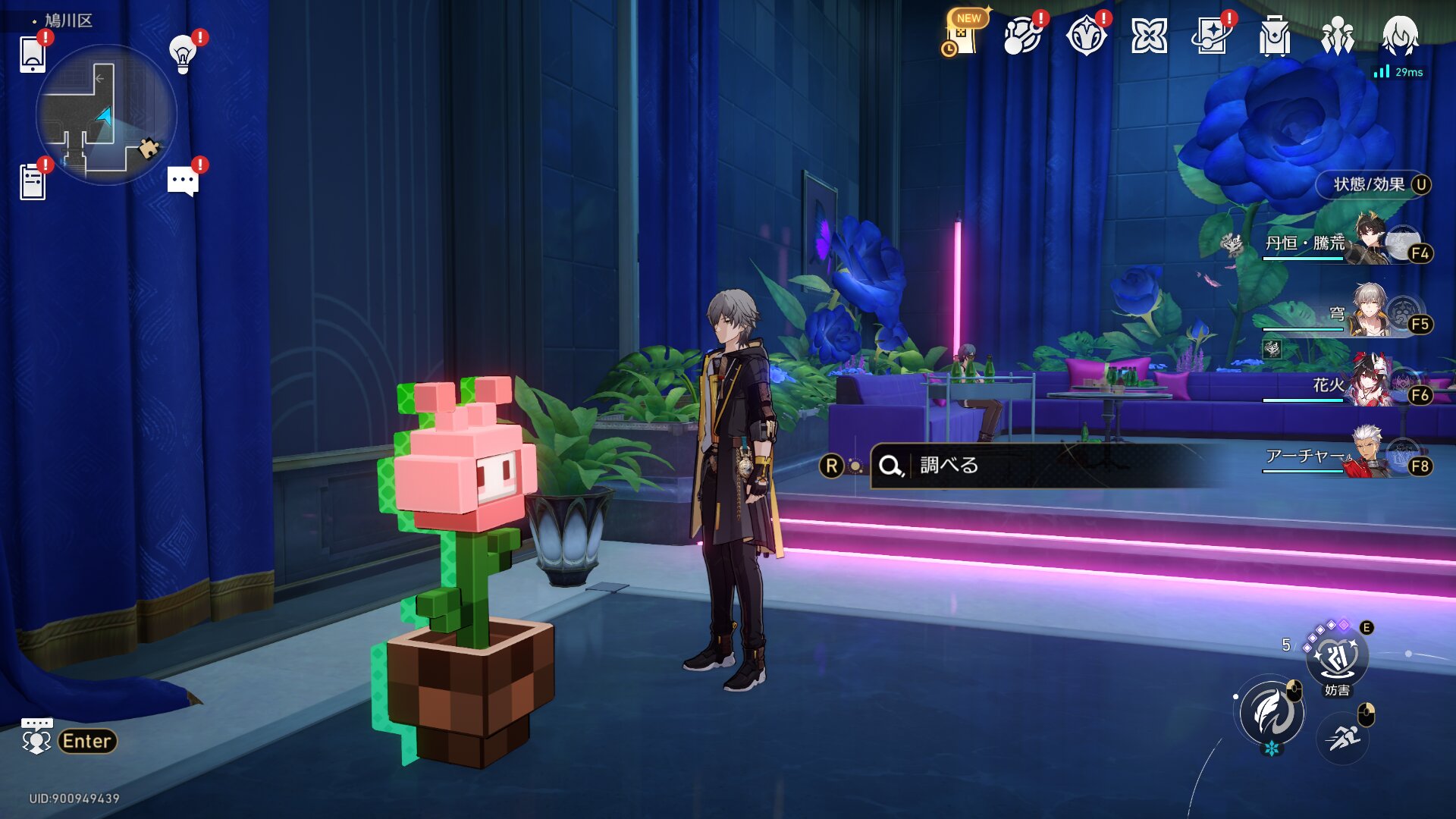Open the character portrait menu icon
The height and width of the screenshot is (819, 1456).
pos(1400,36)
